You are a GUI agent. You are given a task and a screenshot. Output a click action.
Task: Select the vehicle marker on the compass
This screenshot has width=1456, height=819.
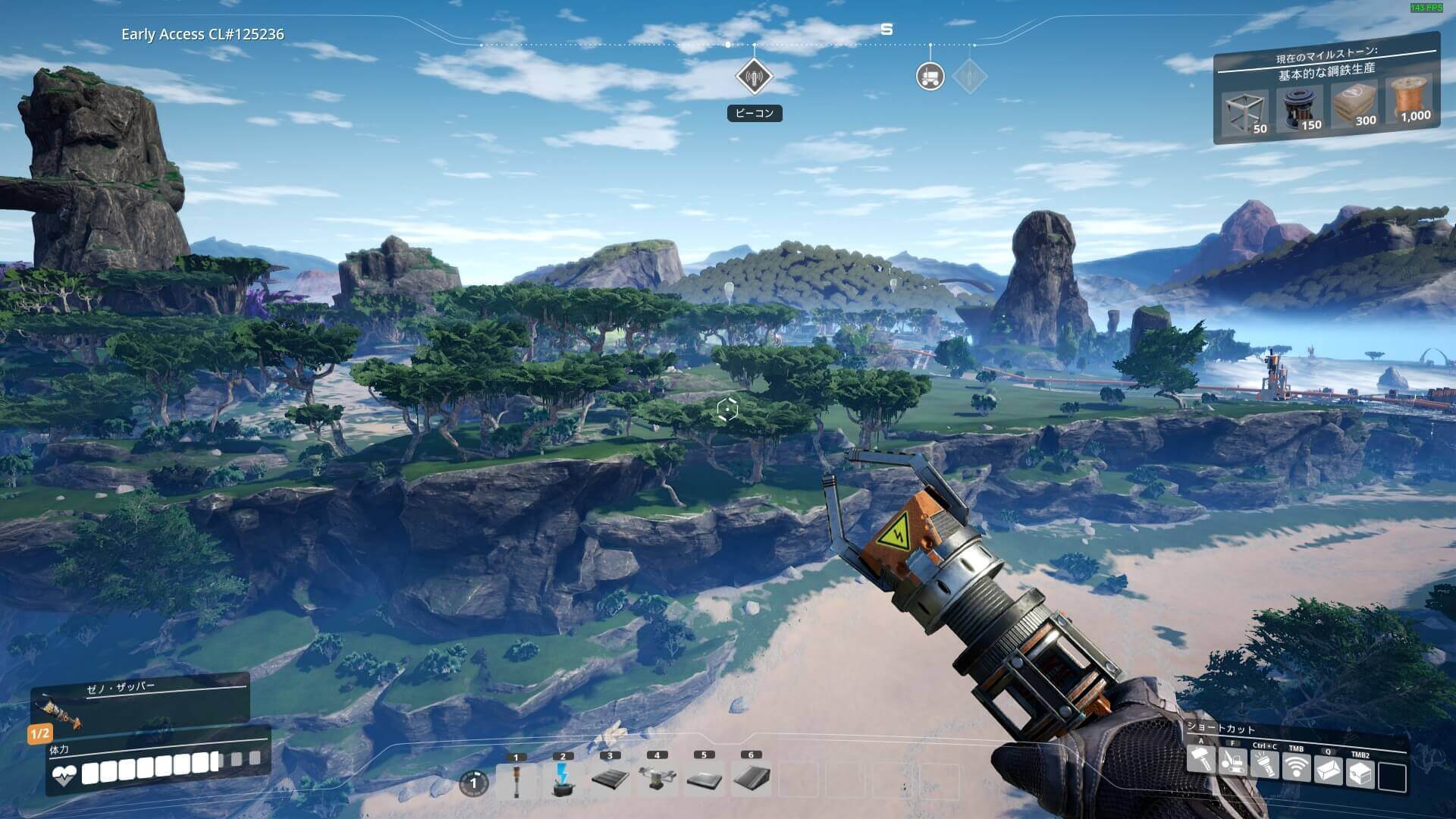(930, 76)
